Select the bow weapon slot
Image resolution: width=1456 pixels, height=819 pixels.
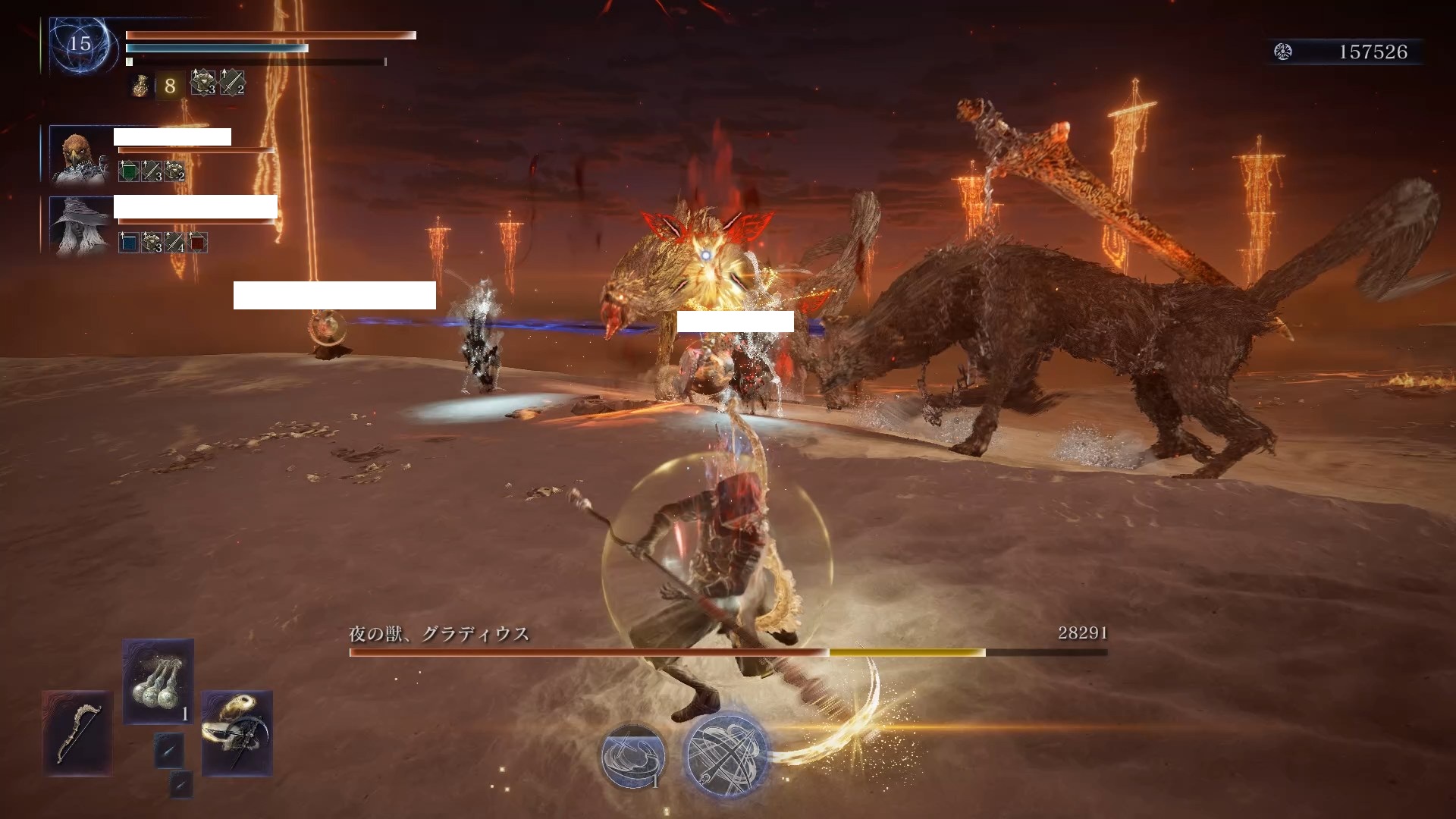click(77, 733)
